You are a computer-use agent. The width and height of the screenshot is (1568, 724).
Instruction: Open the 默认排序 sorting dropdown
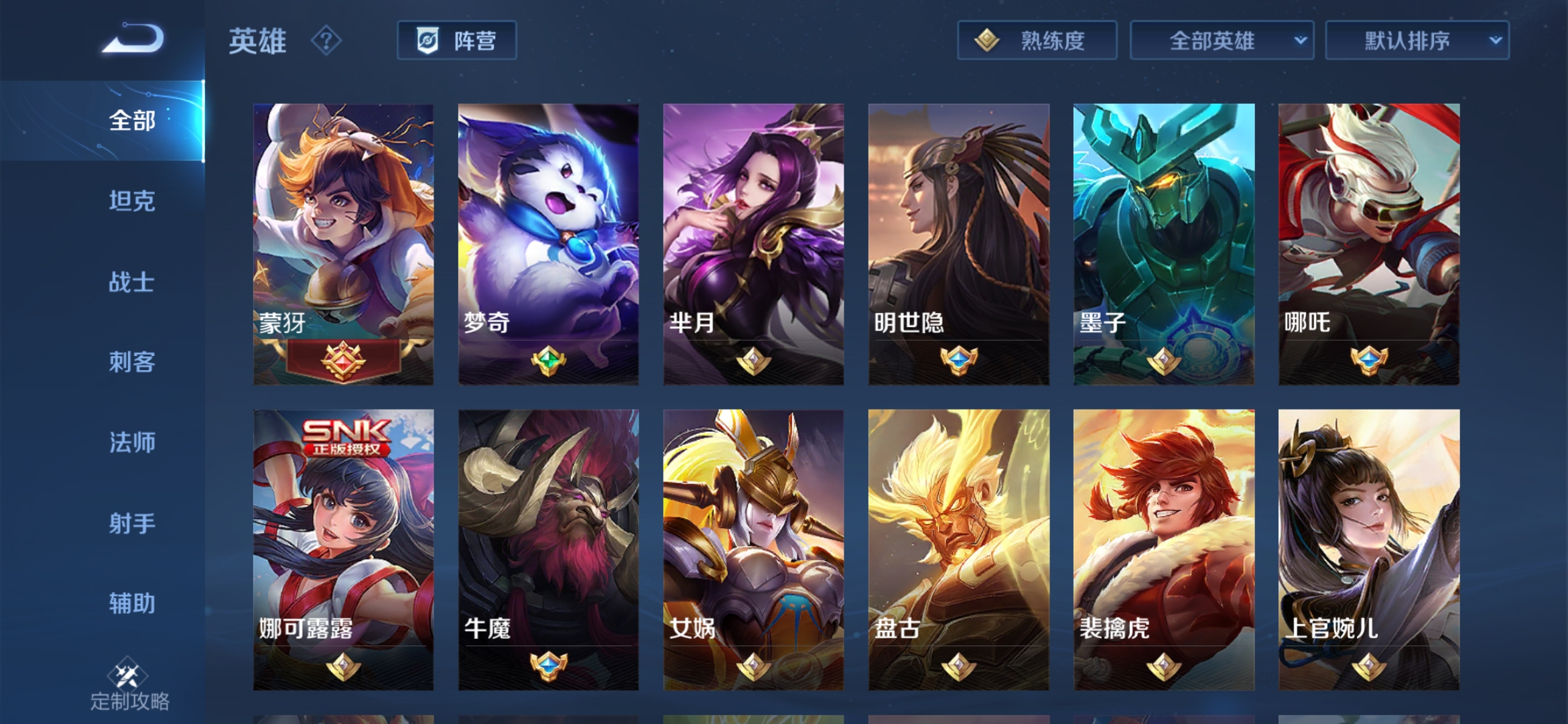click(1415, 40)
